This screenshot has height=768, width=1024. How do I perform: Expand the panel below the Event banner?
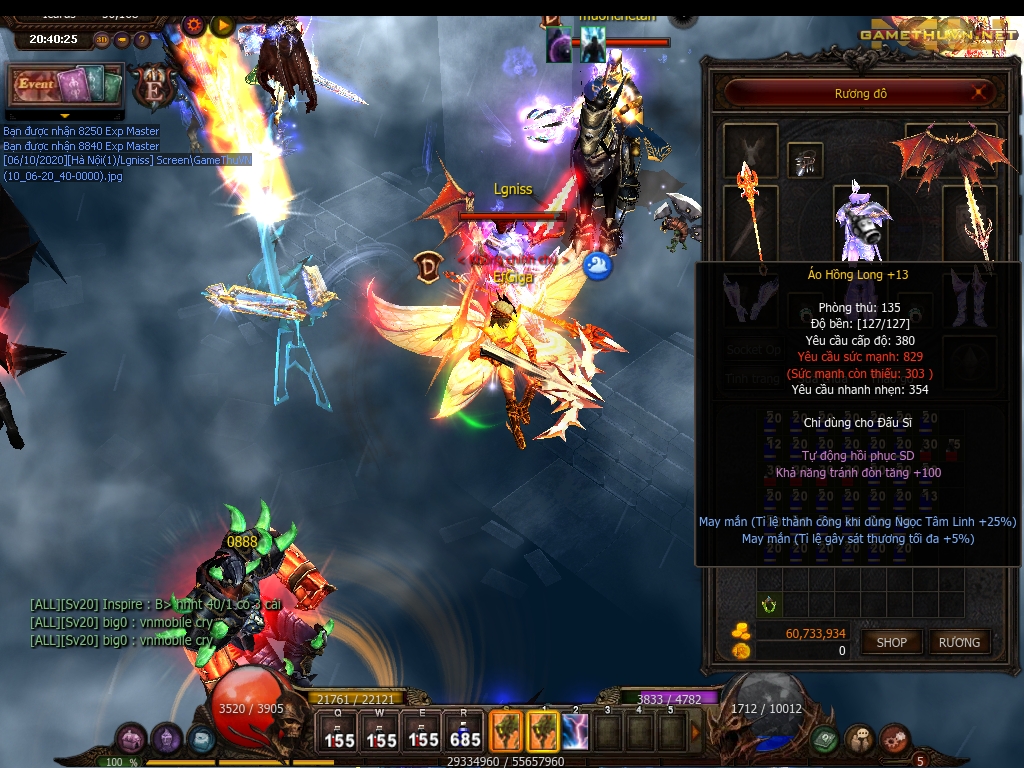tap(66, 116)
